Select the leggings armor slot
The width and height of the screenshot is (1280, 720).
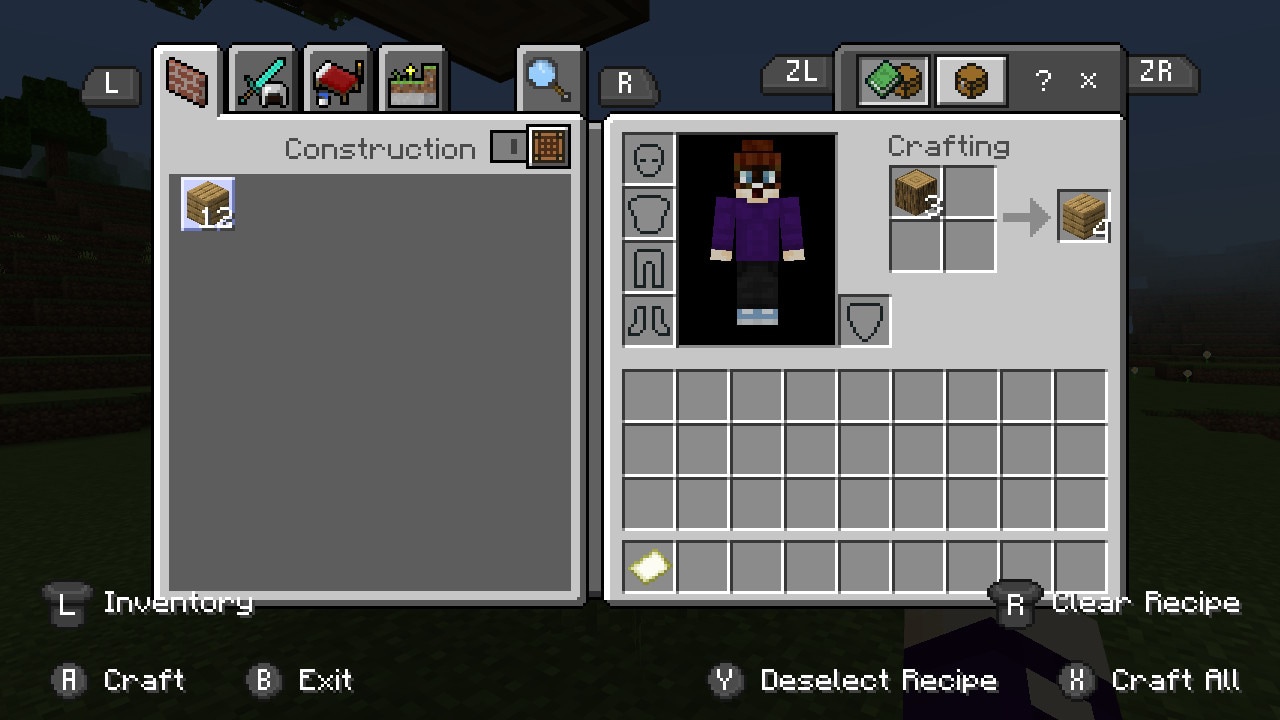point(649,267)
